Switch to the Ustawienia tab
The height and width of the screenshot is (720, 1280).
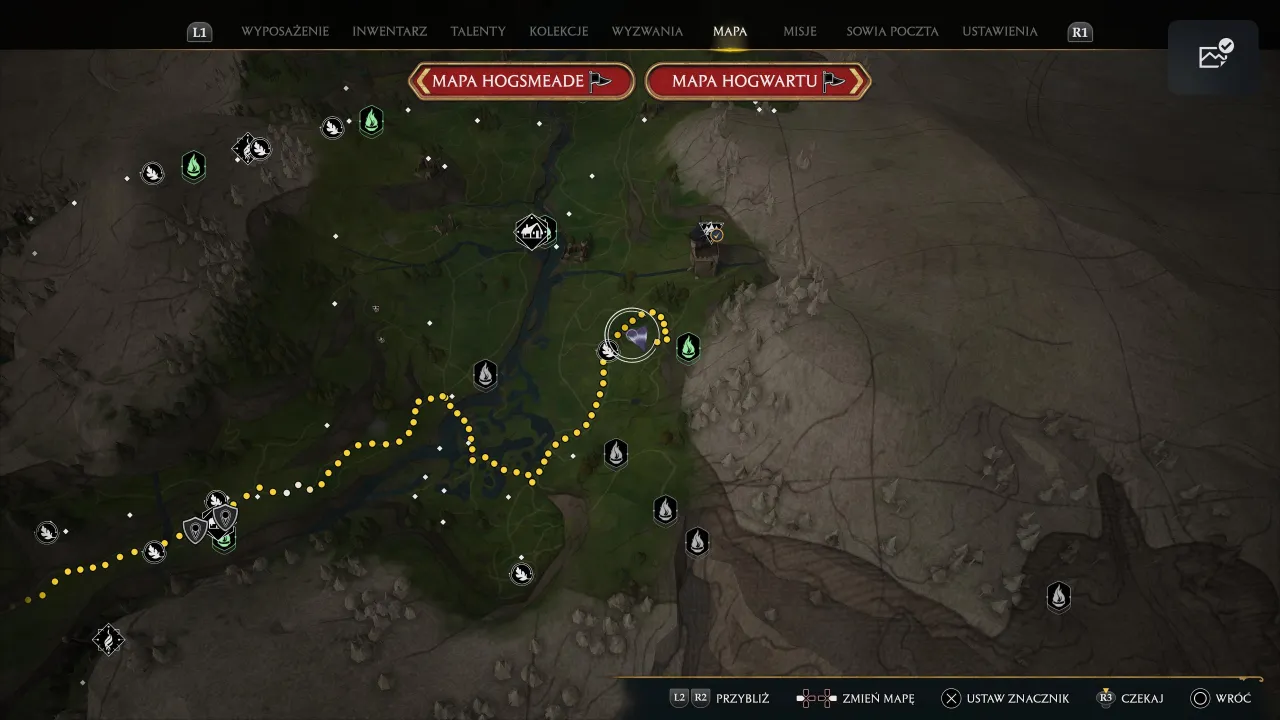click(x=1000, y=31)
